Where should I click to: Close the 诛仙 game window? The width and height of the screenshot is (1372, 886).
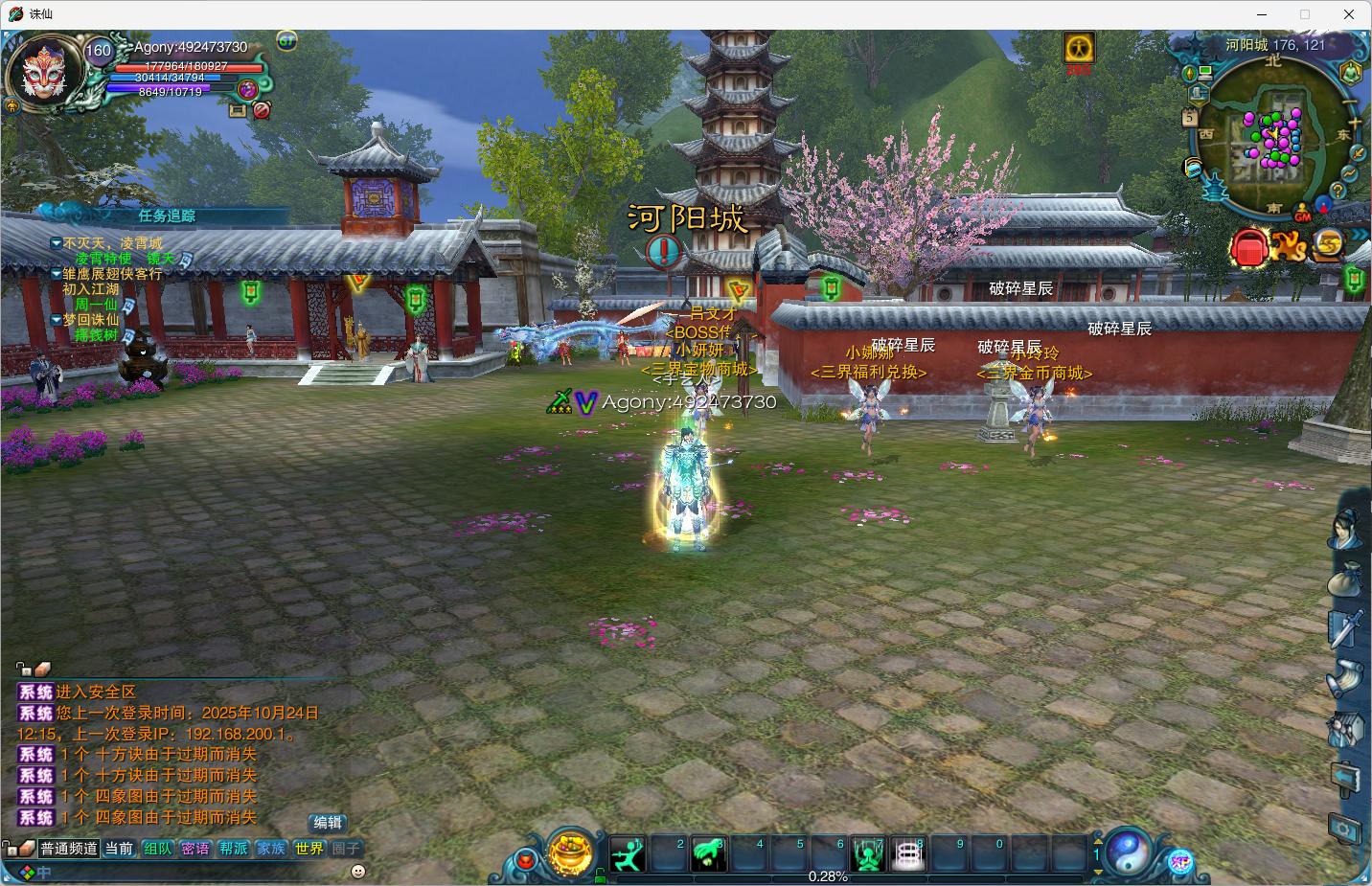1349,14
